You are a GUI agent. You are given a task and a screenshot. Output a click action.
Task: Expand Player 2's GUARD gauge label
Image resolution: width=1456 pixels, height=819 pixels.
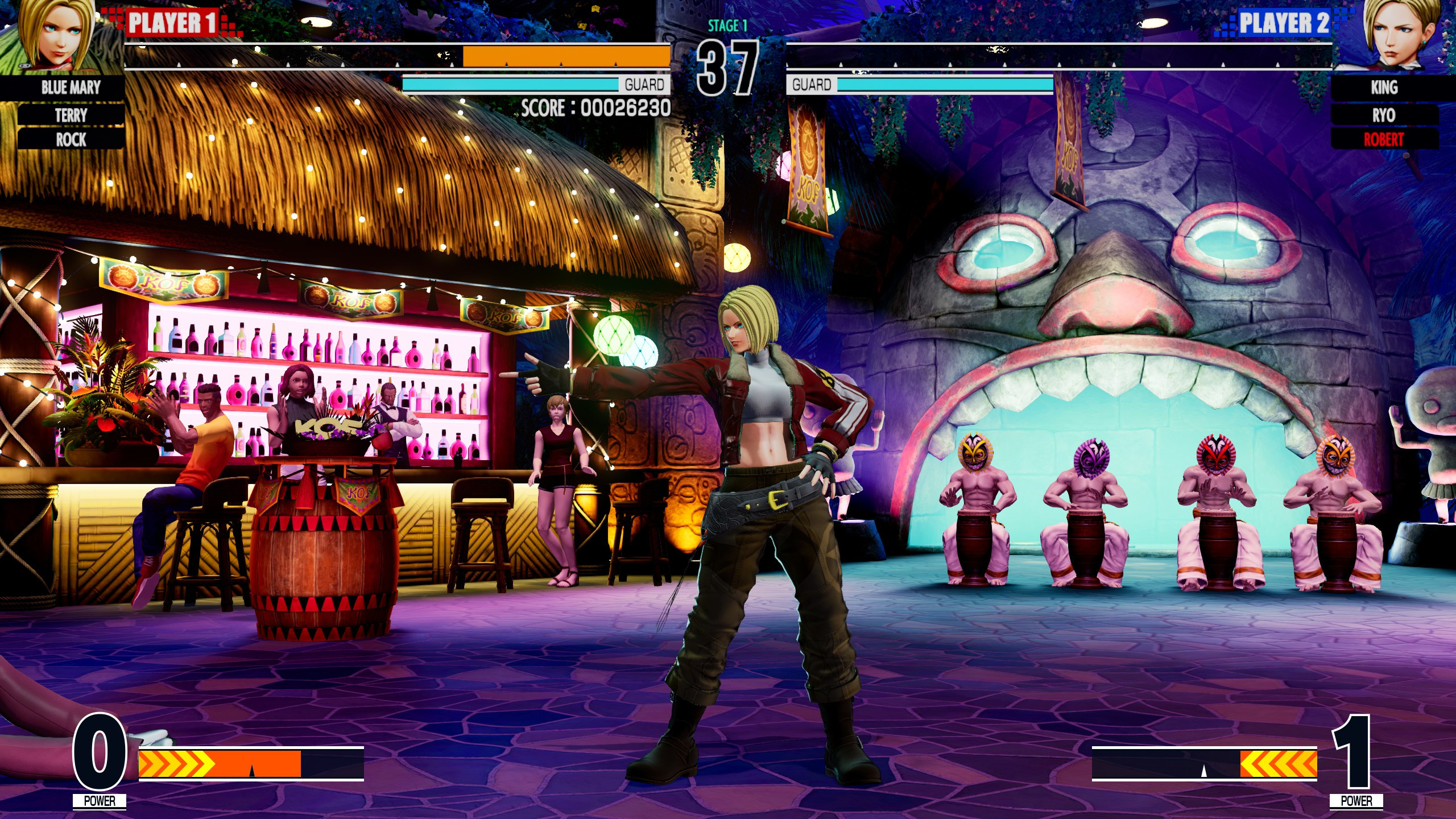click(x=810, y=85)
